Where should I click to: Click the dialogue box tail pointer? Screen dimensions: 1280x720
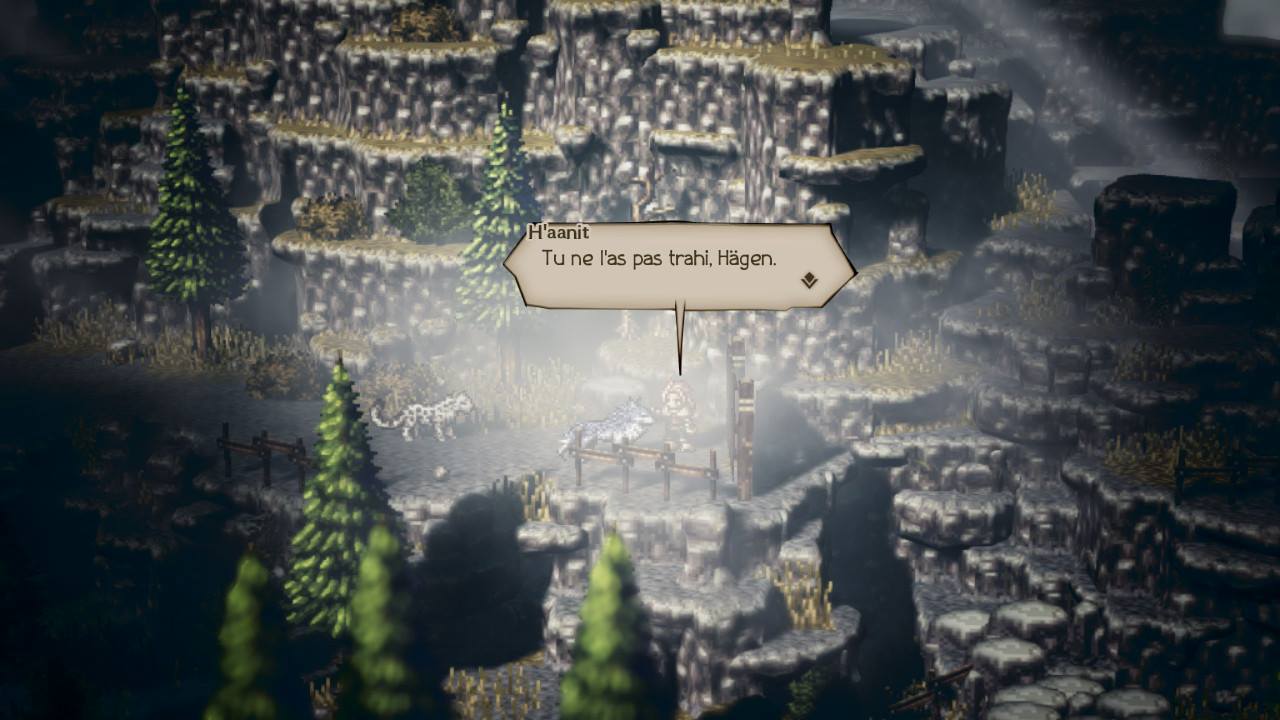(x=680, y=335)
